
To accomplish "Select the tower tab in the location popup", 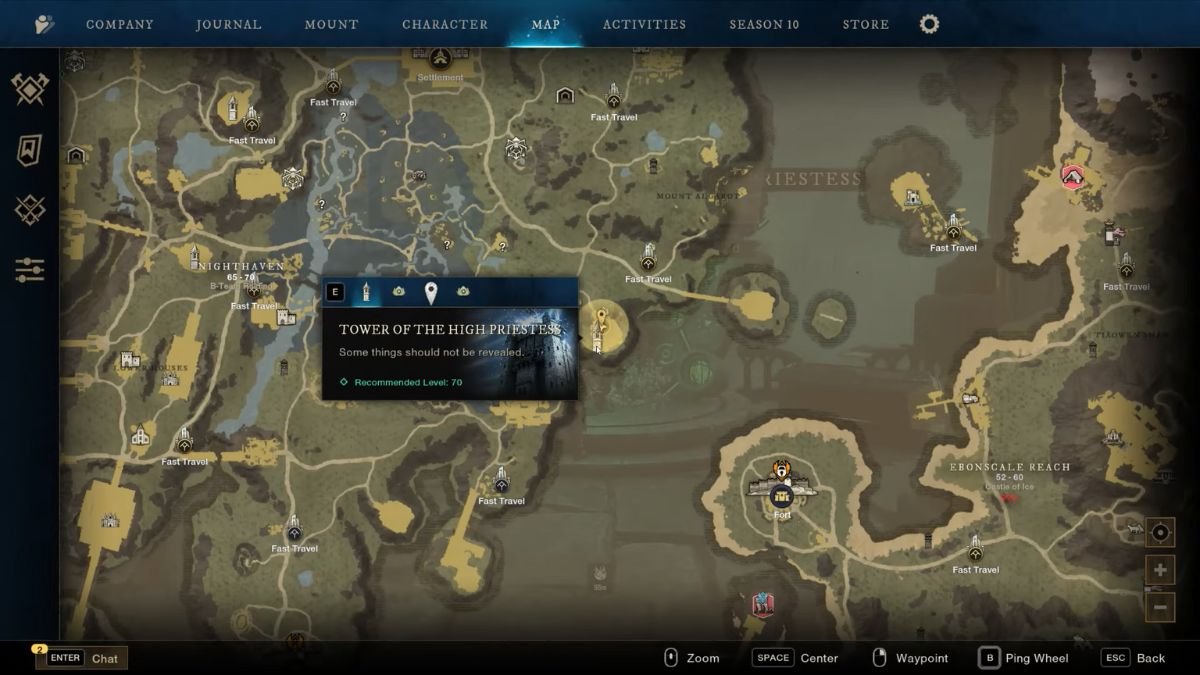I will coord(367,291).
